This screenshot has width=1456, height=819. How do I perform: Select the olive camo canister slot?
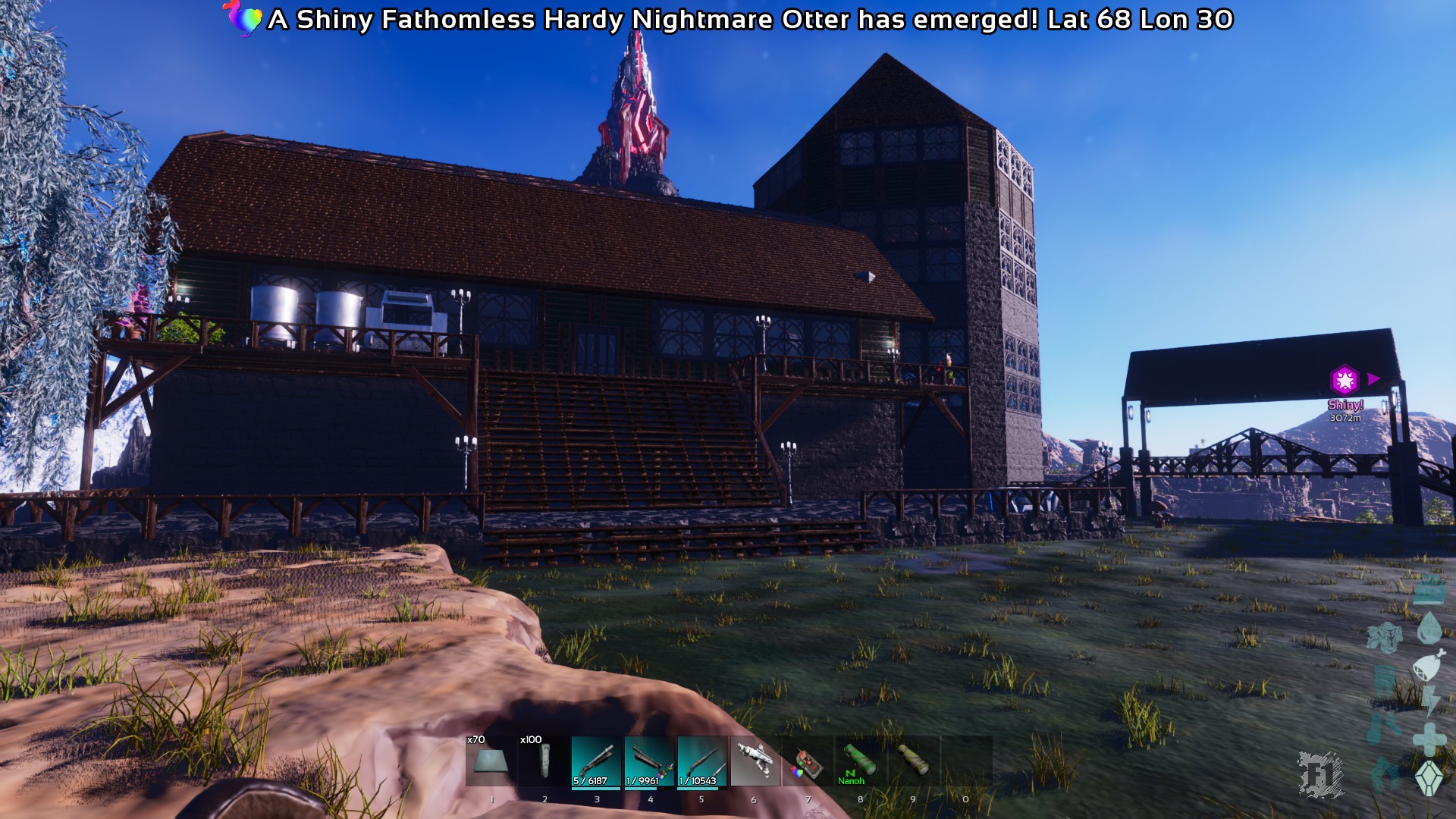pyautogui.click(x=914, y=761)
